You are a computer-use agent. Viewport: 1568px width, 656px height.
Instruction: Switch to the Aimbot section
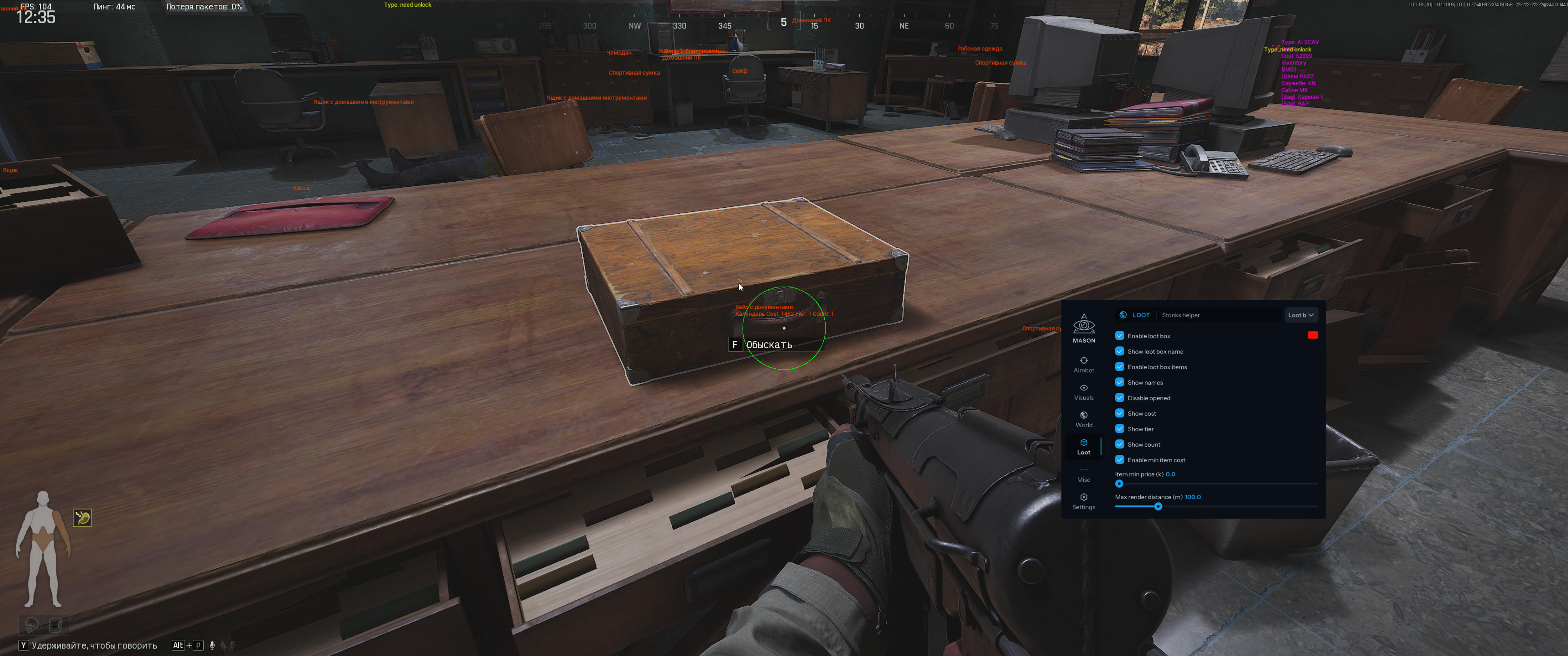click(x=1084, y=361)
